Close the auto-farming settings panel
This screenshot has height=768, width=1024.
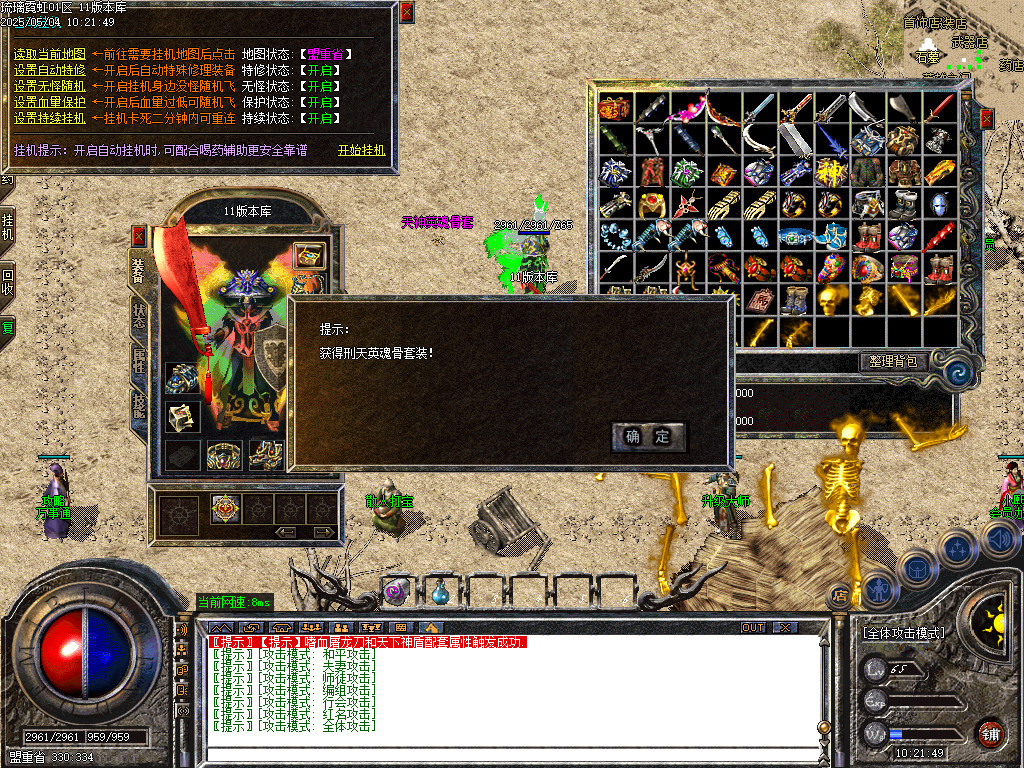406,13
